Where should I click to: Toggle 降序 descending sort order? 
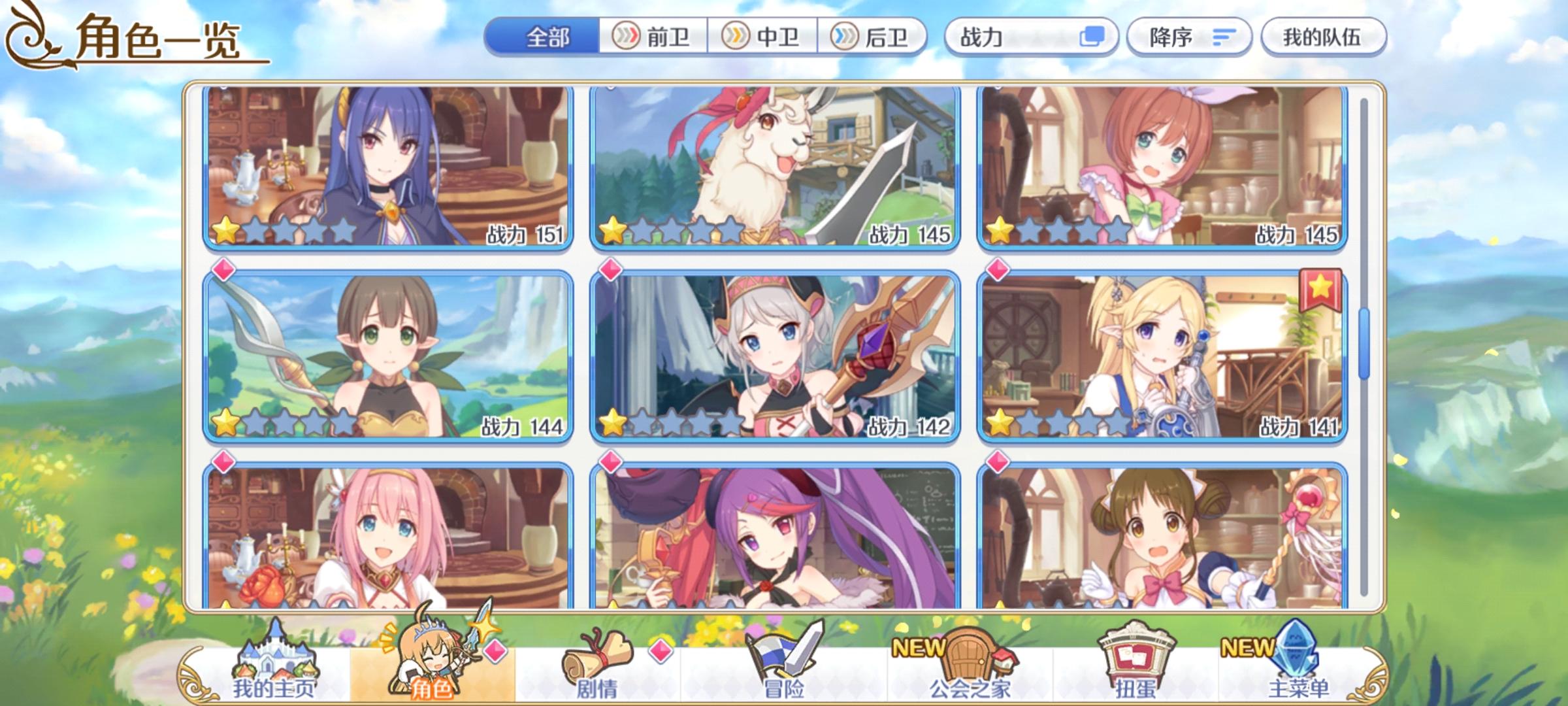click(x=1190, y=38)
